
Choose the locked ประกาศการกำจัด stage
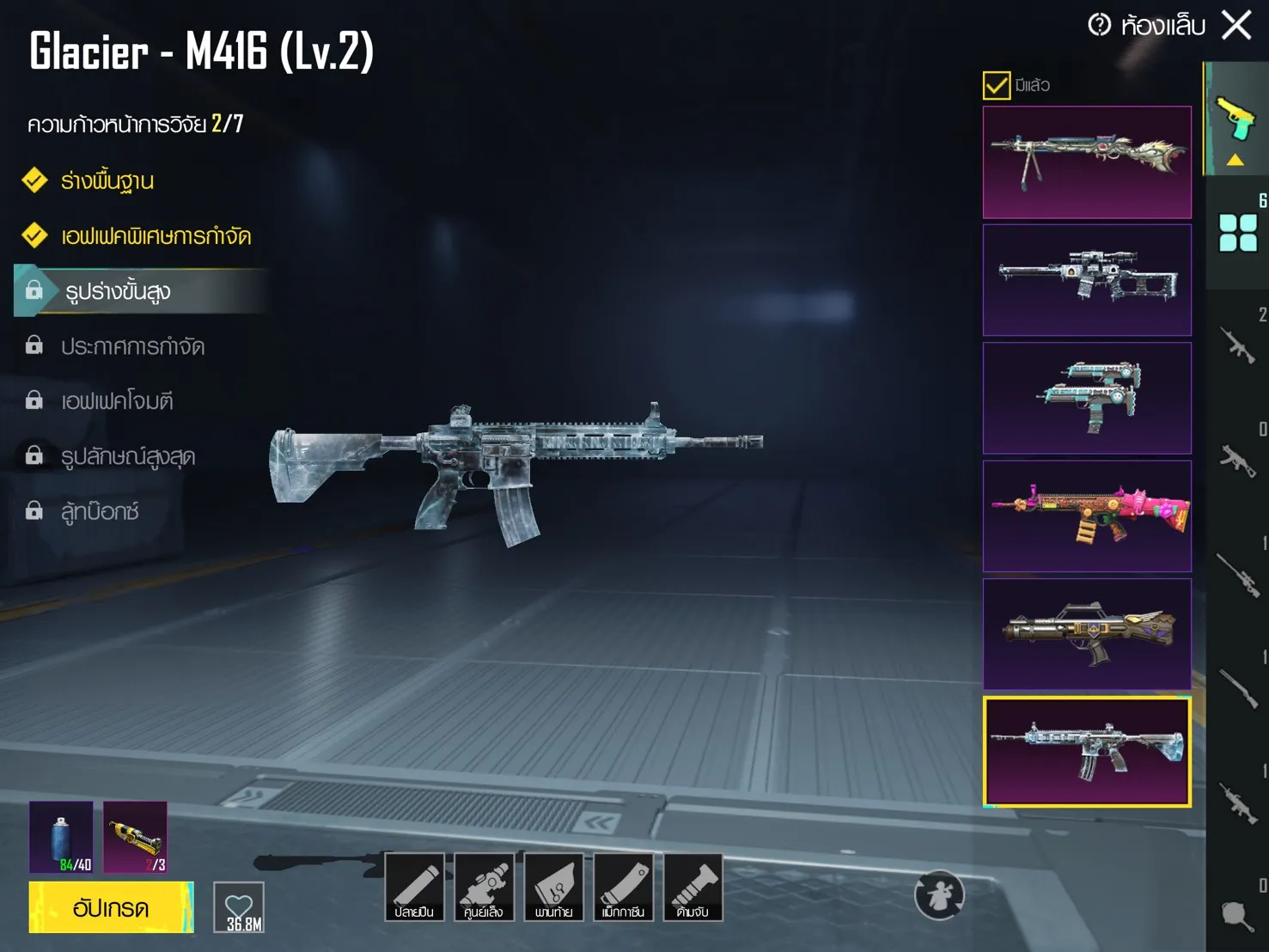point(132,346)
